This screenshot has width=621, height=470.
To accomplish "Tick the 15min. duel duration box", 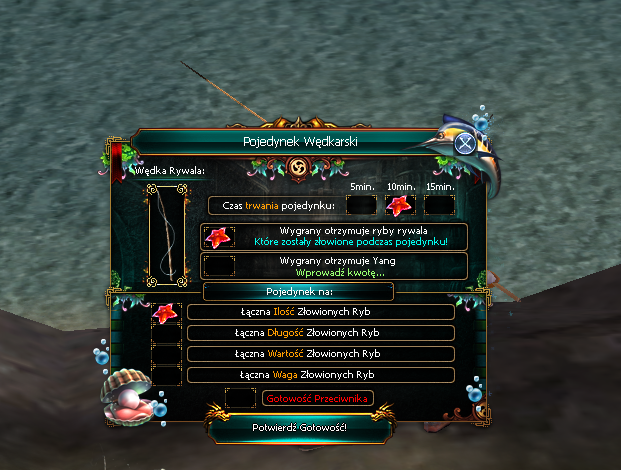I will click(x=438, y=205).
